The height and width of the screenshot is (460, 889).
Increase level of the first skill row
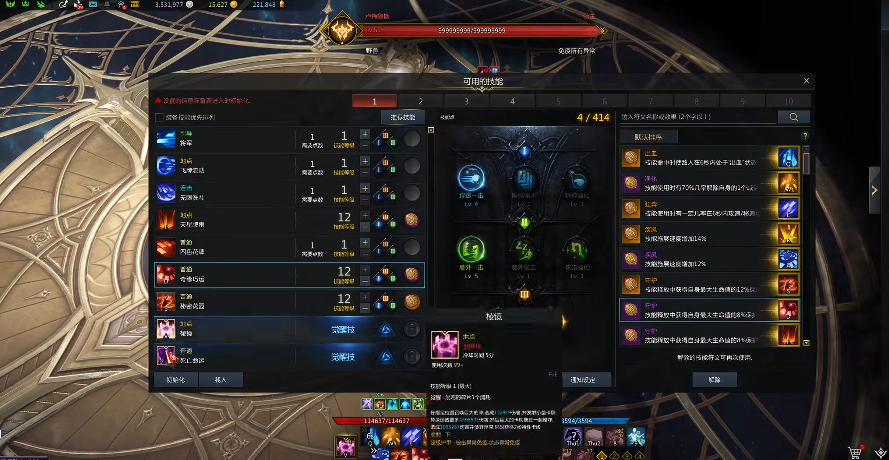pos(365,133)
